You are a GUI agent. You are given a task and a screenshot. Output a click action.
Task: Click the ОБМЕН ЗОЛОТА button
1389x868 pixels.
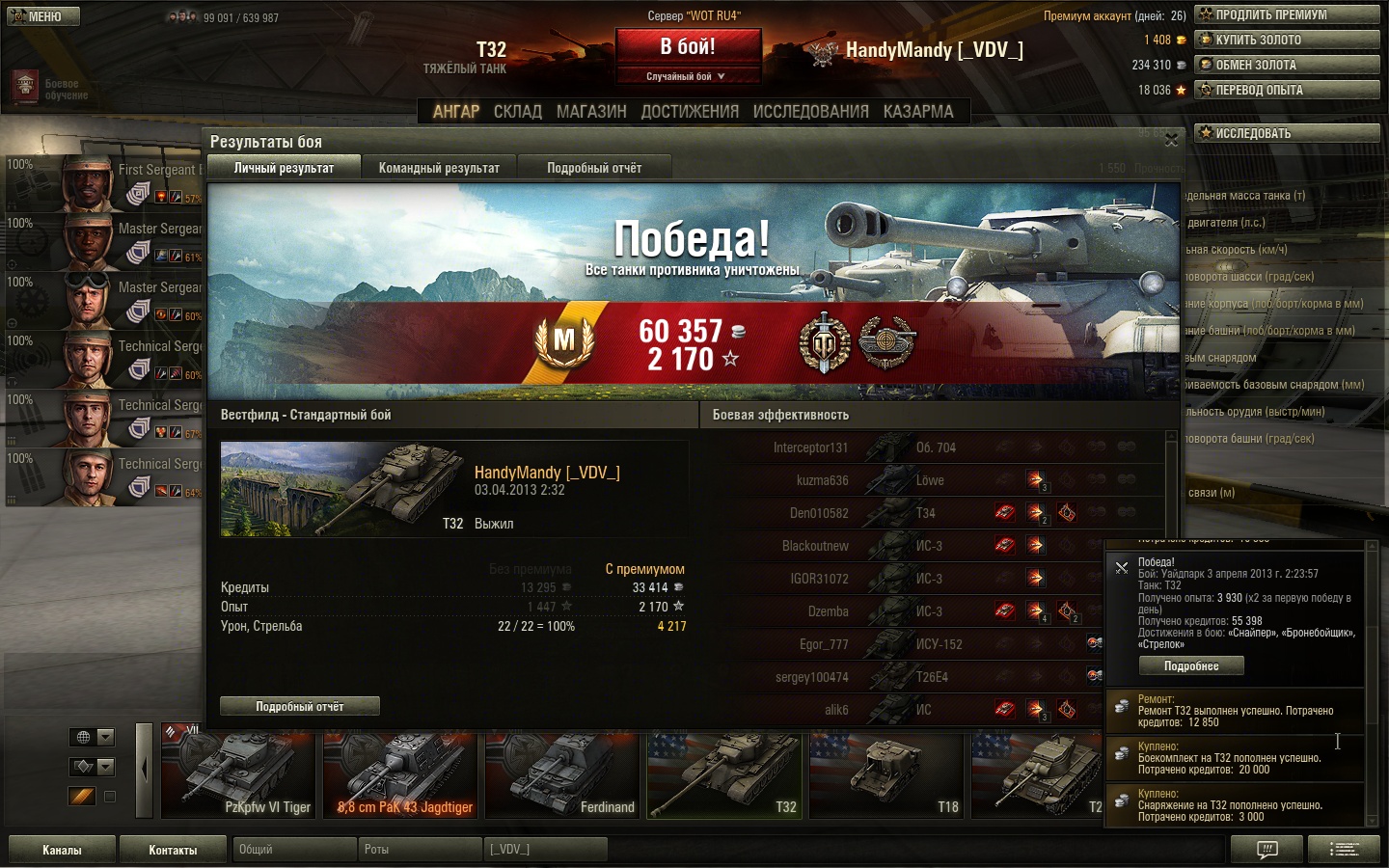(1287, 65)
